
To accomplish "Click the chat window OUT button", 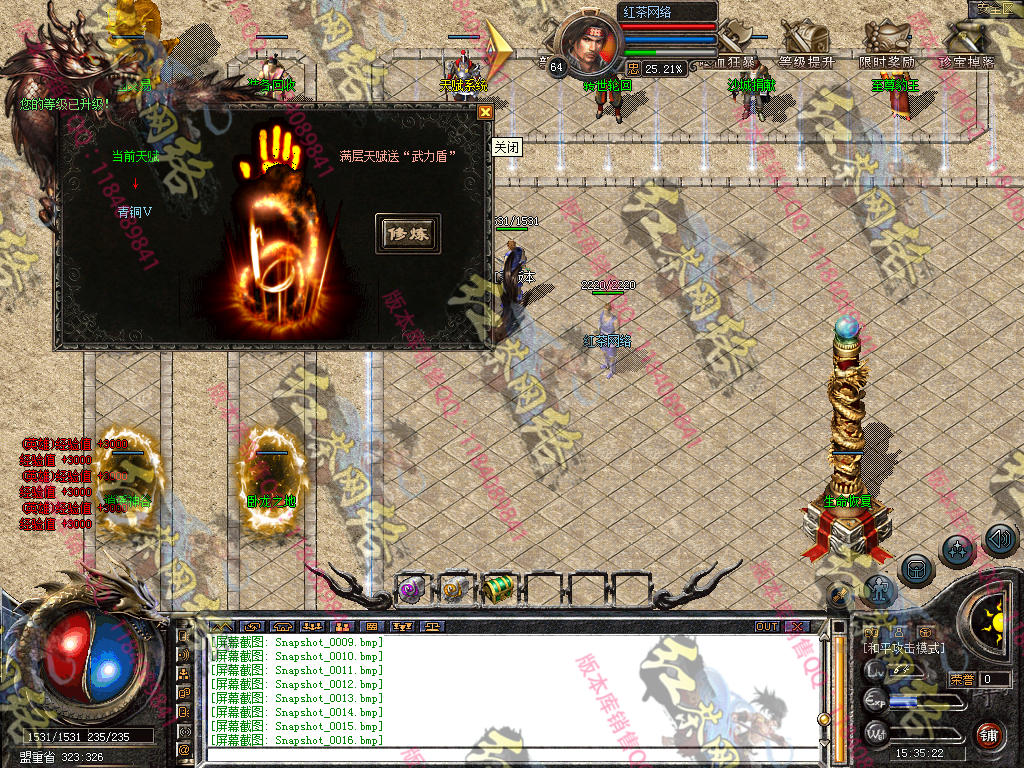I will [x=767, y=627].
